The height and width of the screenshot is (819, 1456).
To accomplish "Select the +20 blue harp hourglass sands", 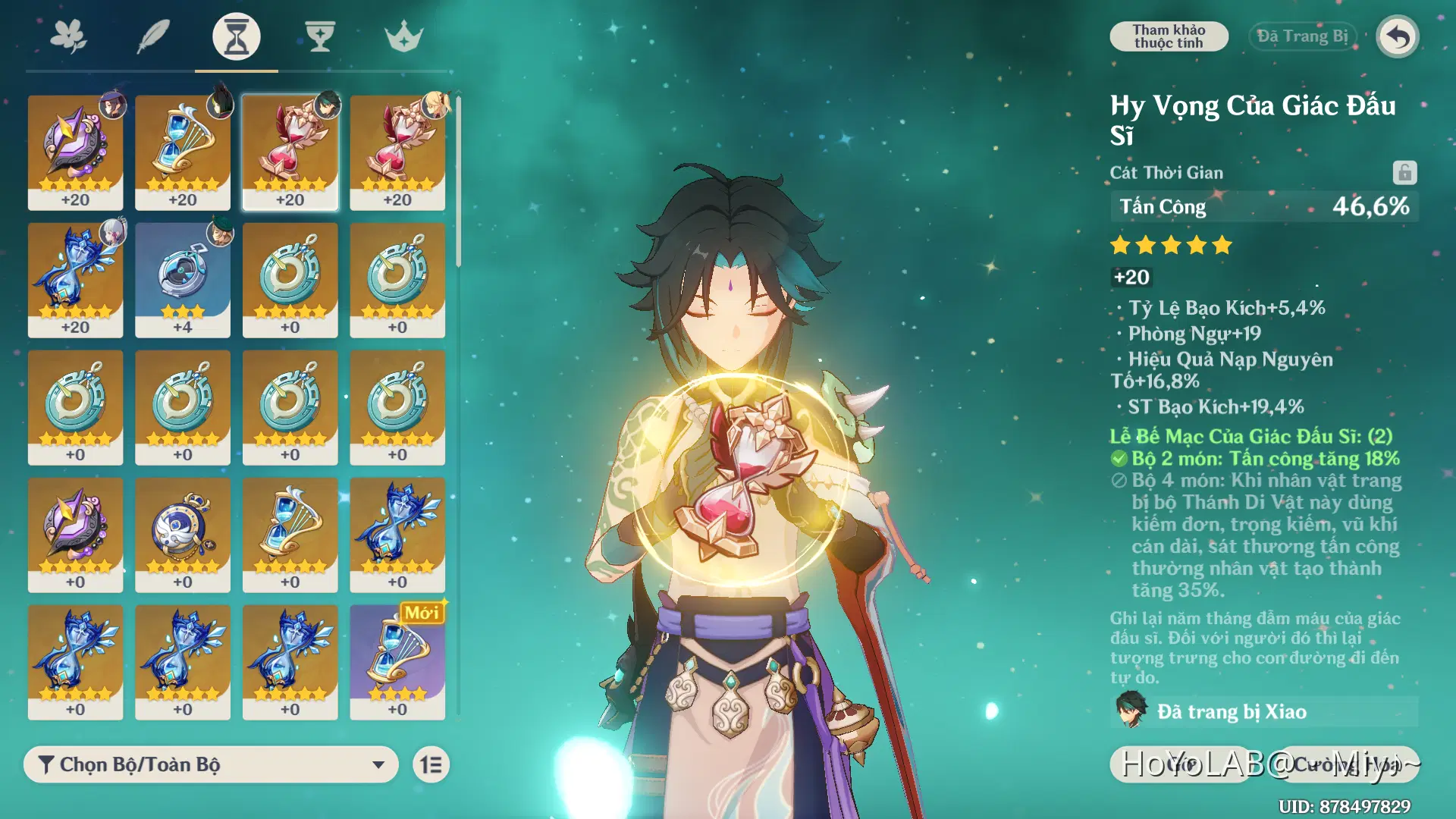I will (x=183, y=152).
